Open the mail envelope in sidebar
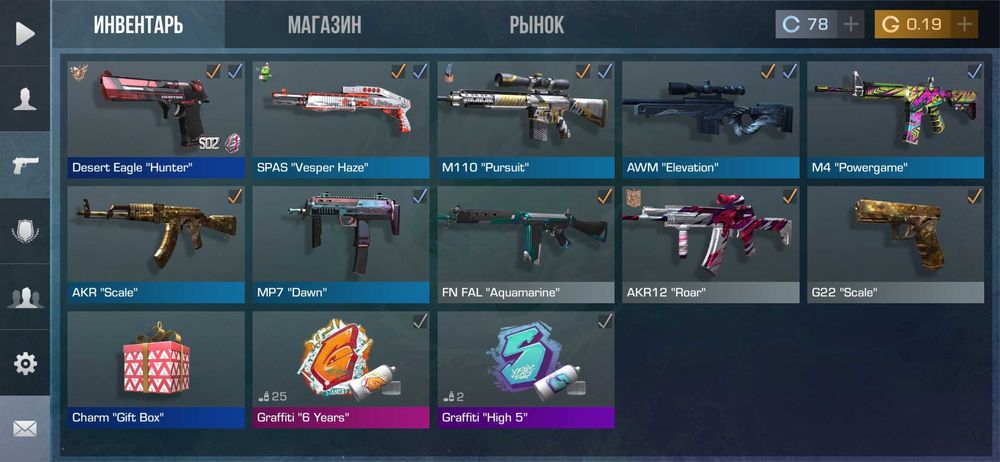The image size is (1000, 462). [x=25, y=428]
